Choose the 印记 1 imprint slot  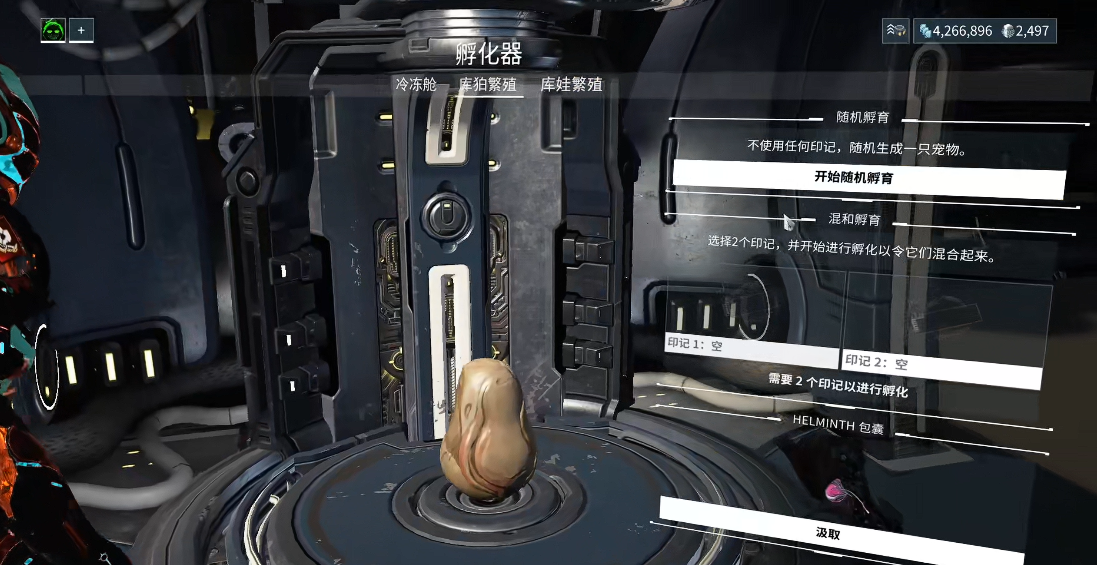click(x=750, y=320)
